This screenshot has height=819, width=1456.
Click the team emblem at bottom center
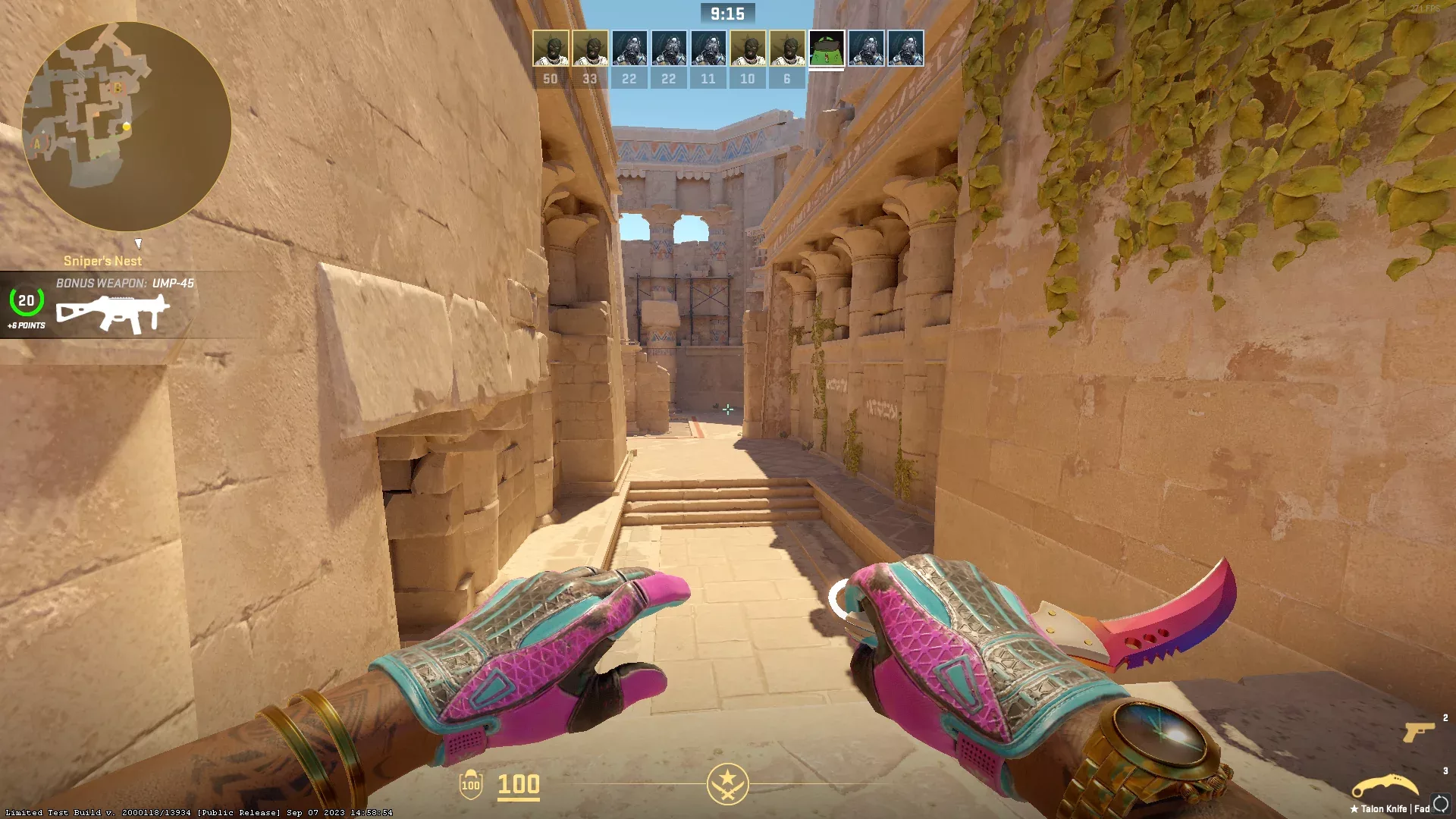(x=728, y=786)
